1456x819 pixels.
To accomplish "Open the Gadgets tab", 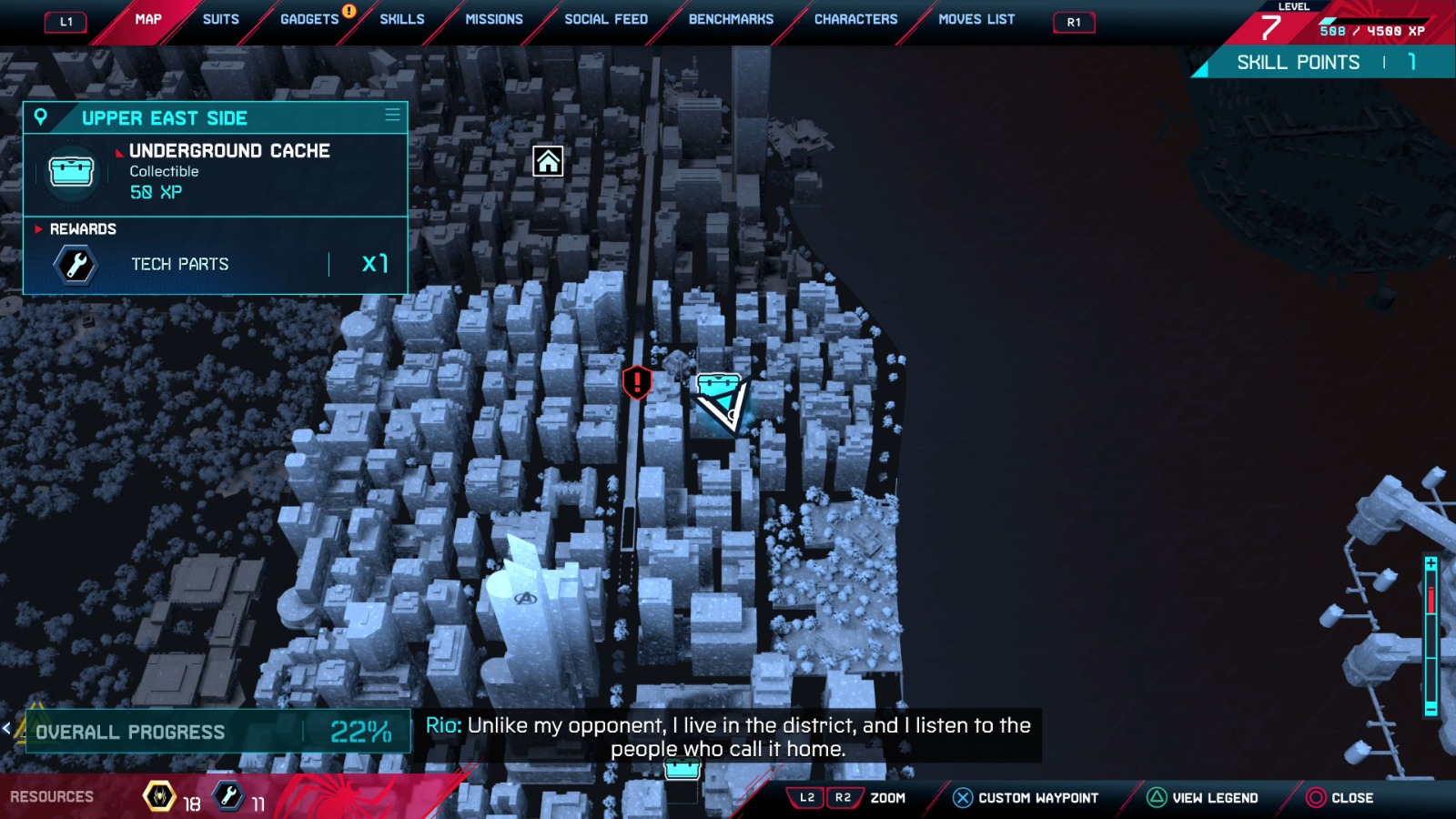I will click(309, 19).
